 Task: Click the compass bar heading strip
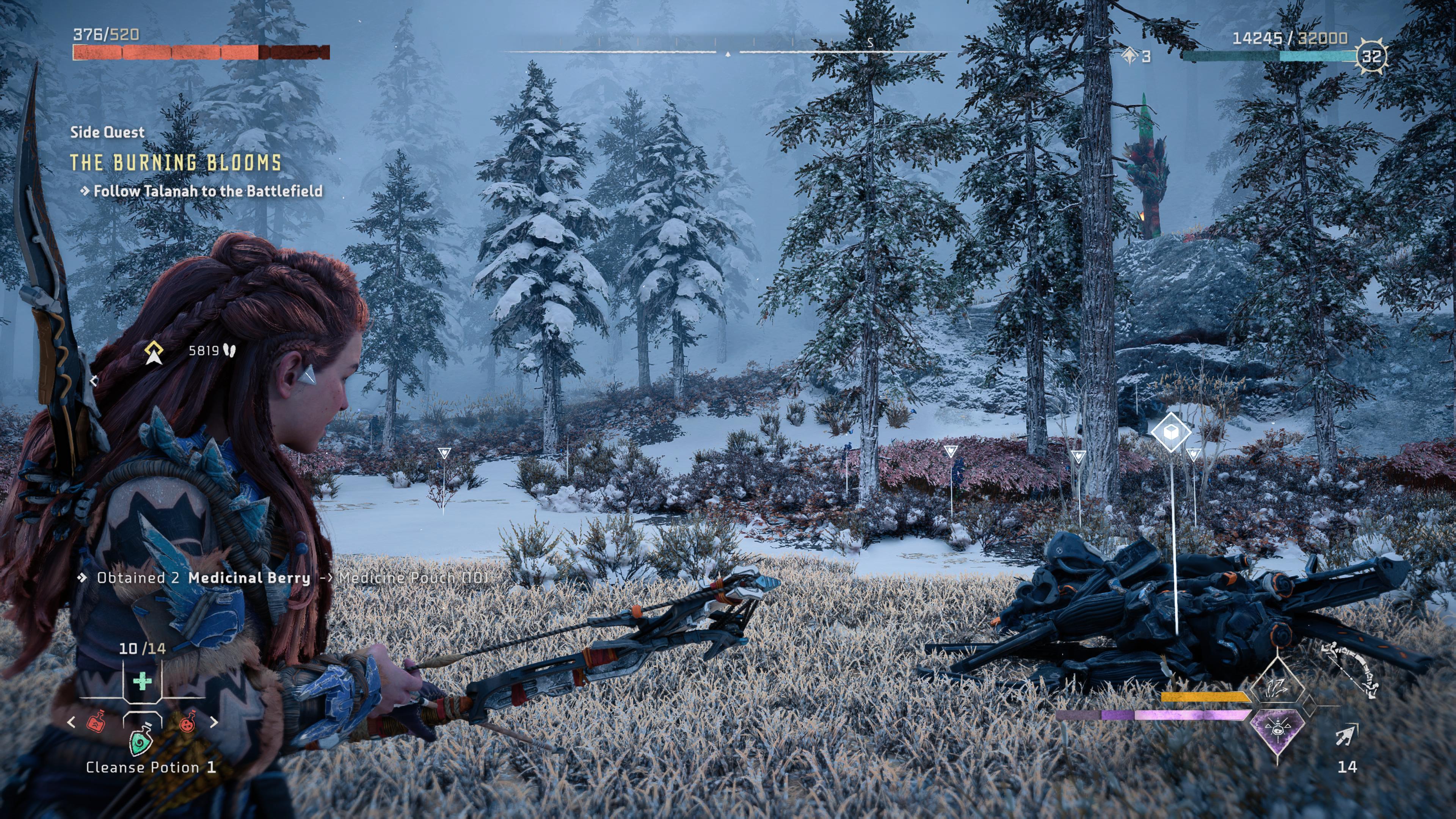click(x=728, y=51)
